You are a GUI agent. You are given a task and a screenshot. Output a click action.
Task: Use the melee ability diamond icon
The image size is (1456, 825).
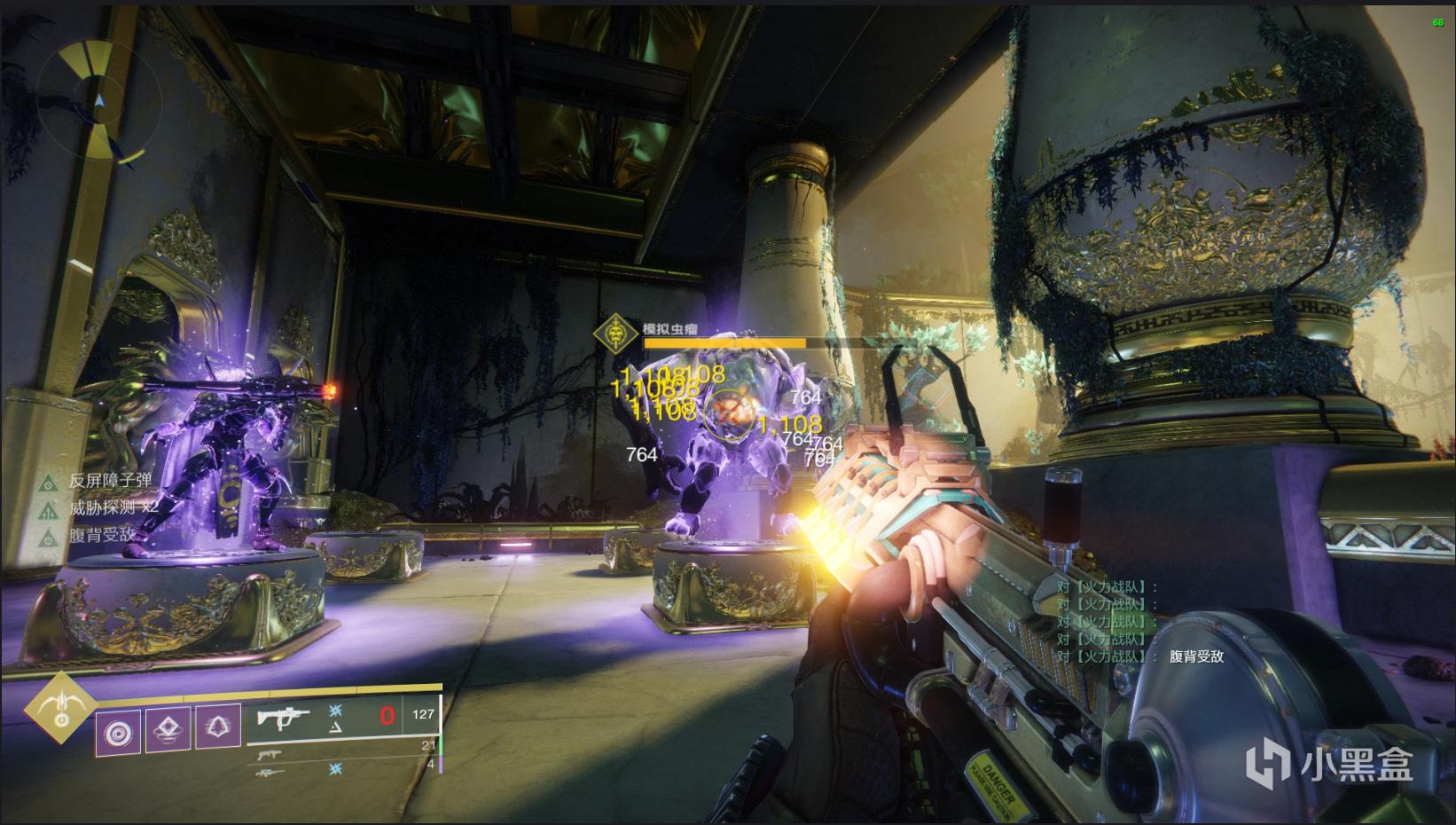(x=168, y=731)
